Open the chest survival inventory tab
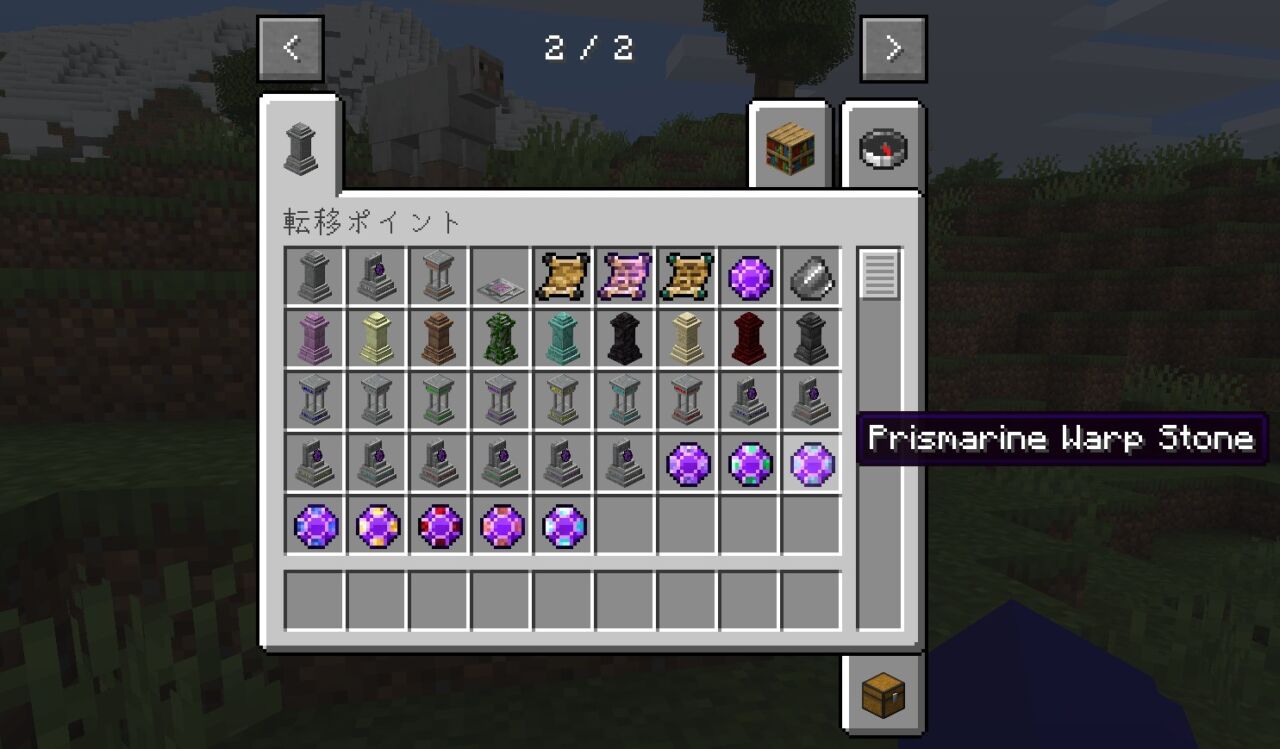 coord(883,693)
